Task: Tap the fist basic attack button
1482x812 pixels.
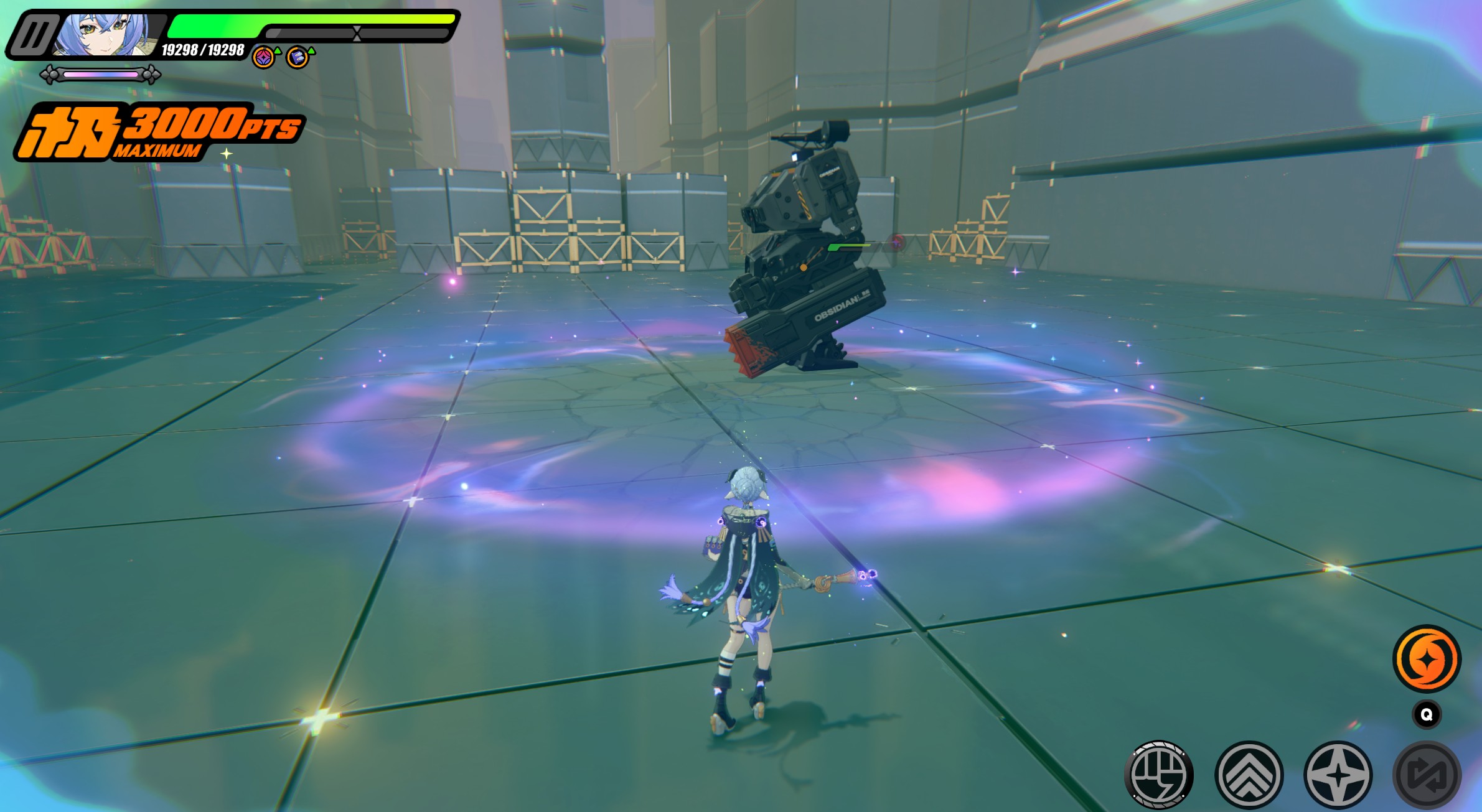Action: point(1159,775)
